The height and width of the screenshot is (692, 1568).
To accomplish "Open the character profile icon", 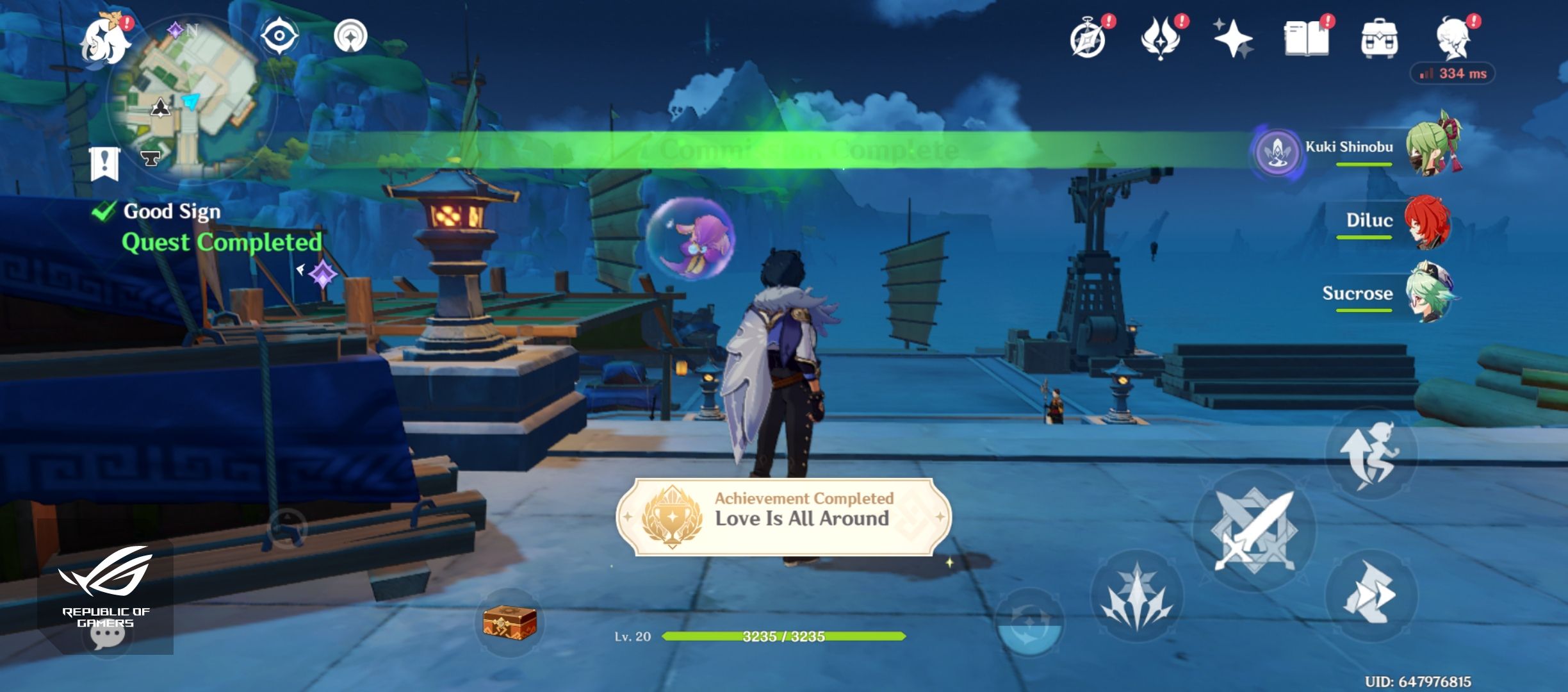I will pyautogui.click(x=1454, y=38).
